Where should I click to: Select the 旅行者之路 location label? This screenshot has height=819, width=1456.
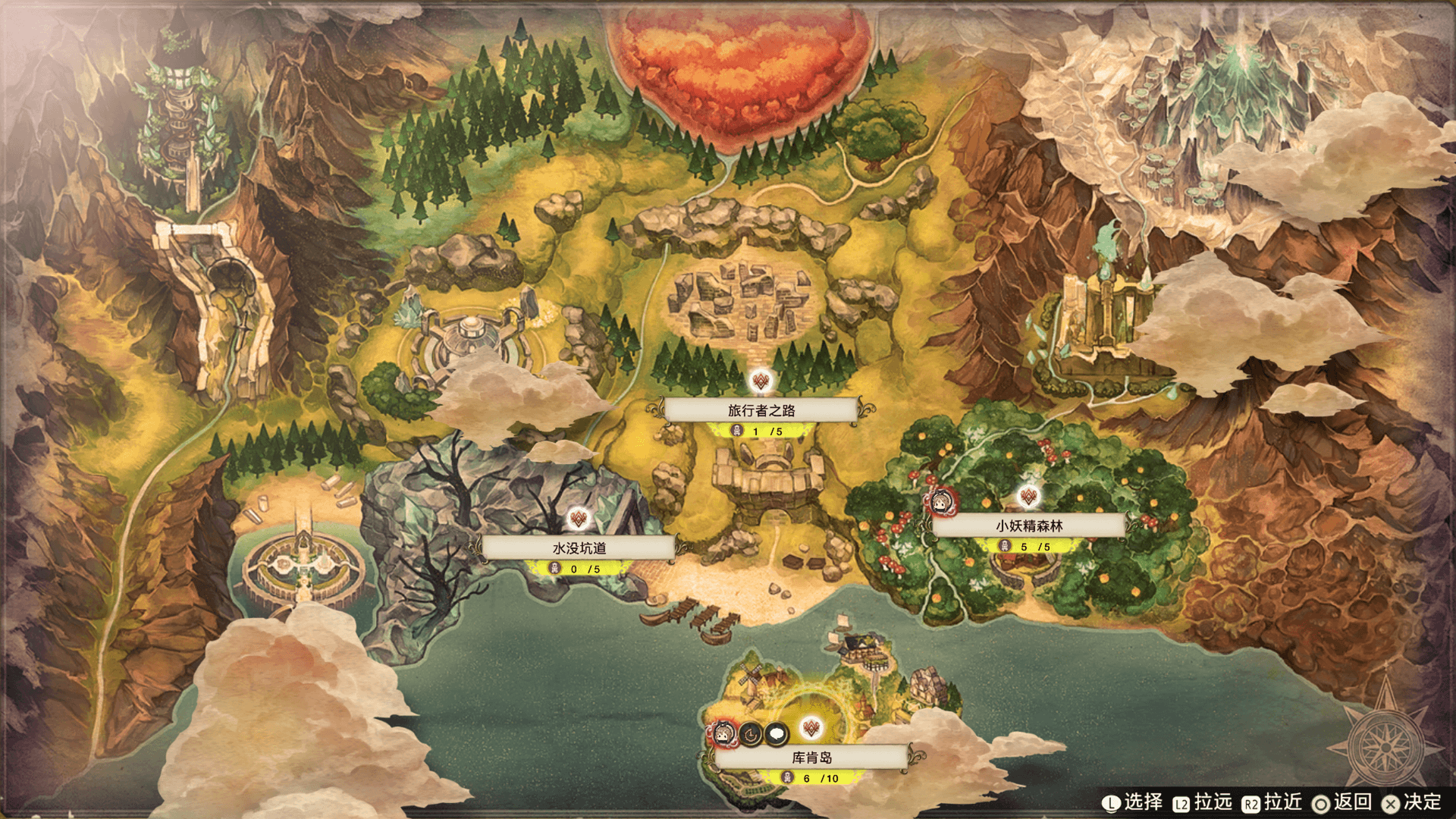pyautogui.click(x=761, y=410)
